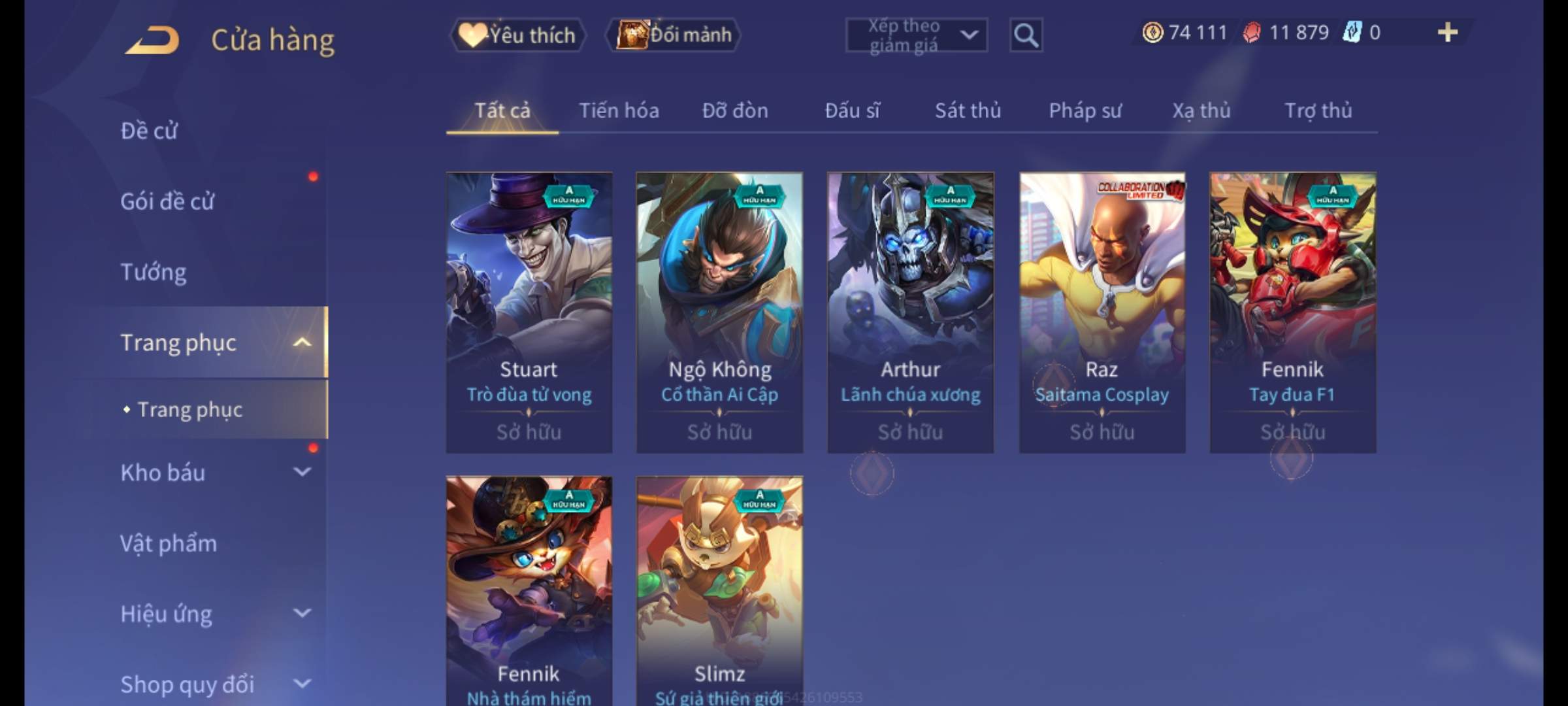Open the Vật phẩm items menu
The width and height of the screenshot is (1568, 706).
pos(169,544)
